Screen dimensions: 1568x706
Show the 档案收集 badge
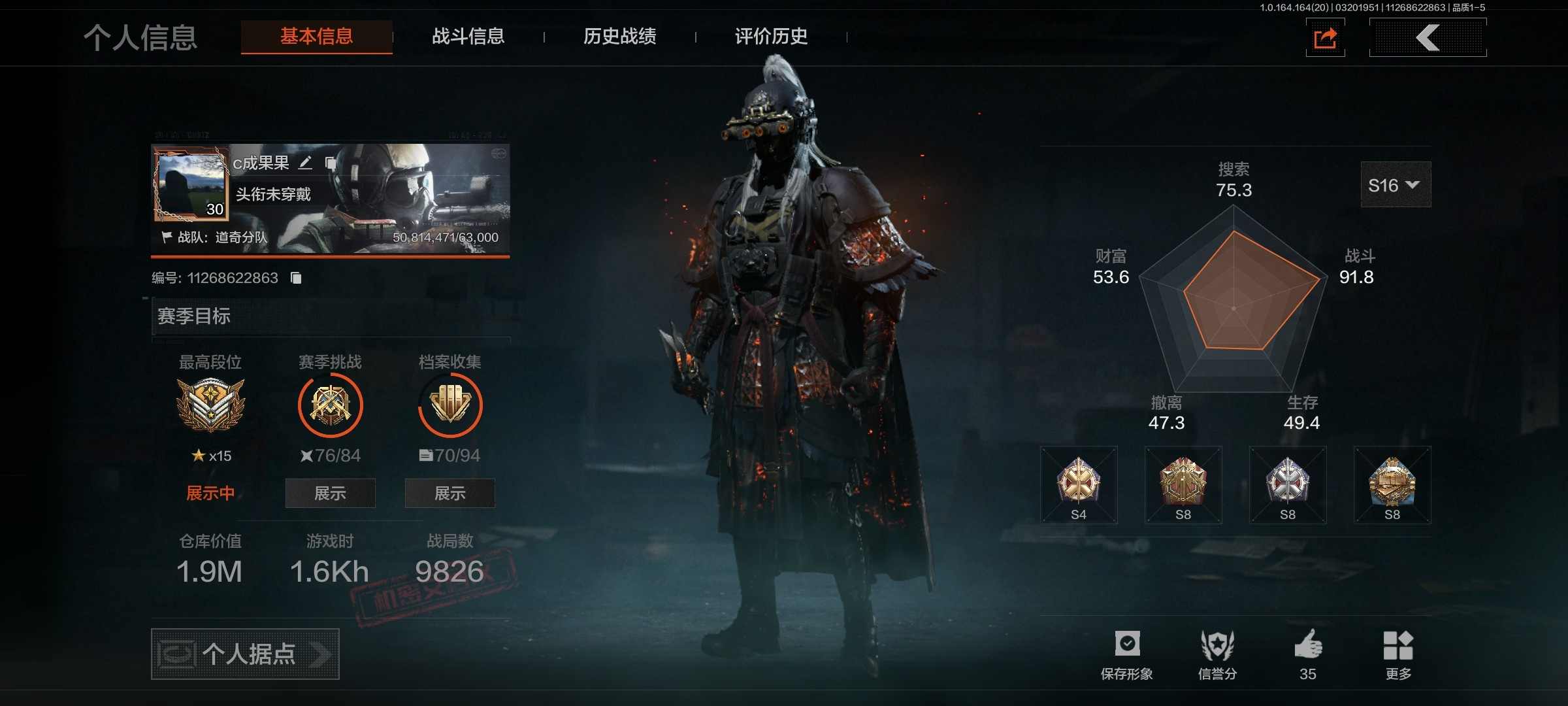click(x=449, y=493)
